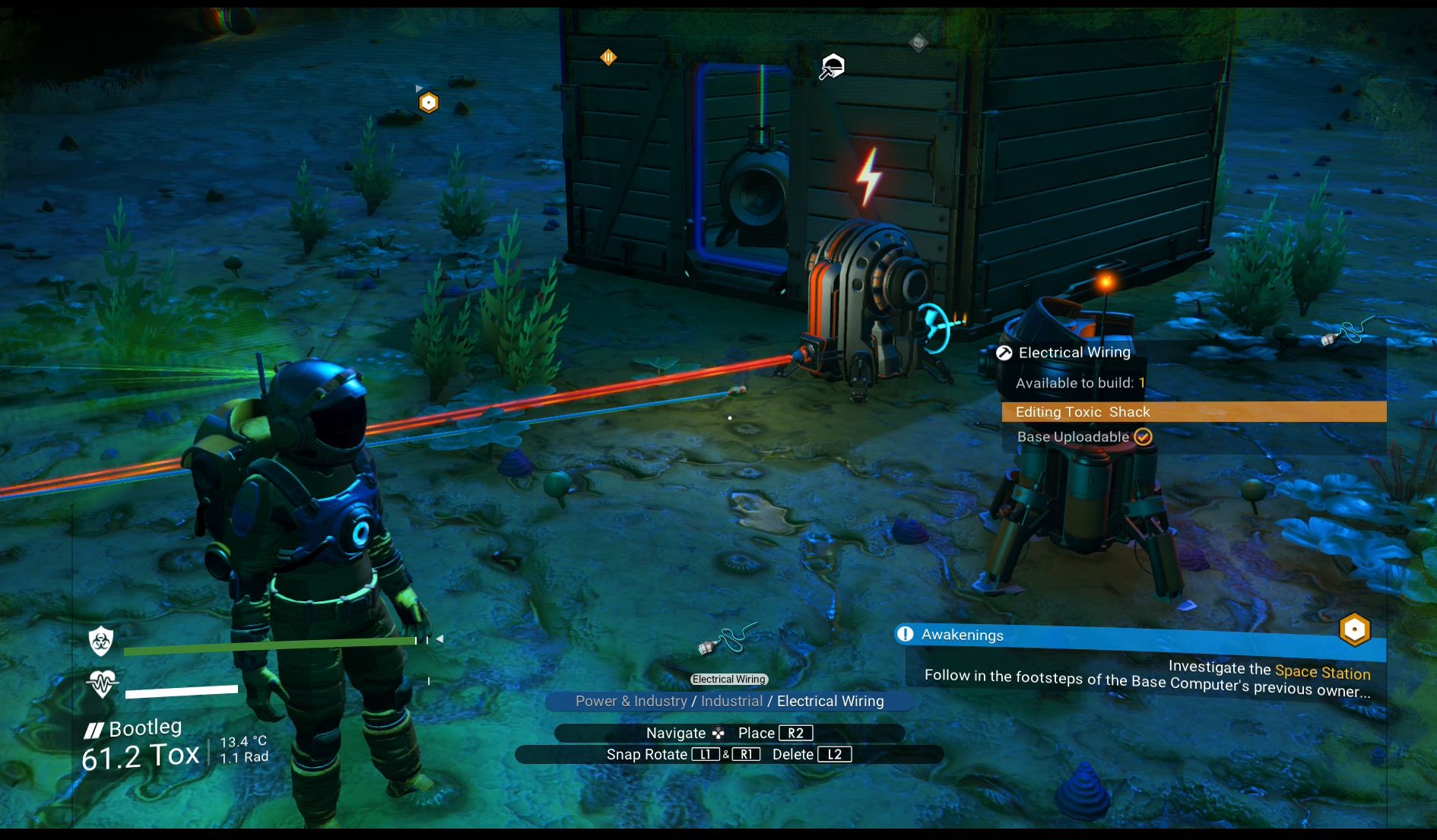Screen dimensions: 1437x840
Task: Select Electrical Wiring in the breadcrumb
Action: 830,701
